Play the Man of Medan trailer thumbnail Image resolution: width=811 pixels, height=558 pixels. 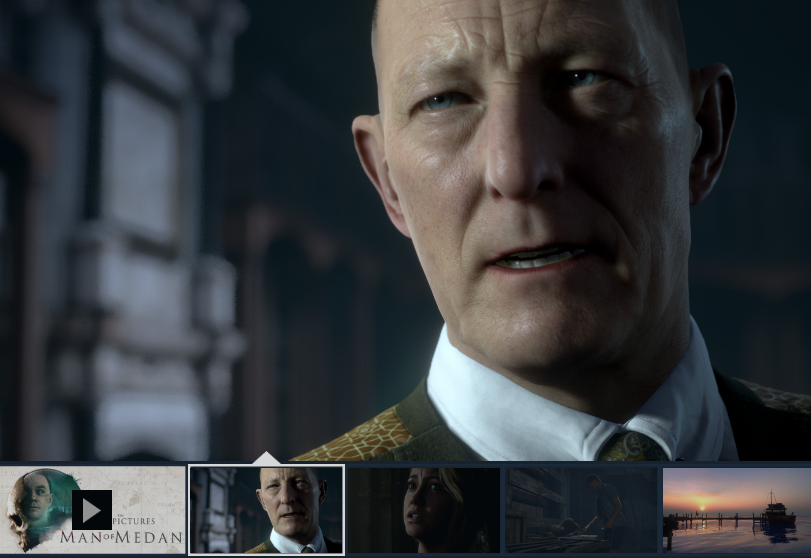[x=91, y=510]
